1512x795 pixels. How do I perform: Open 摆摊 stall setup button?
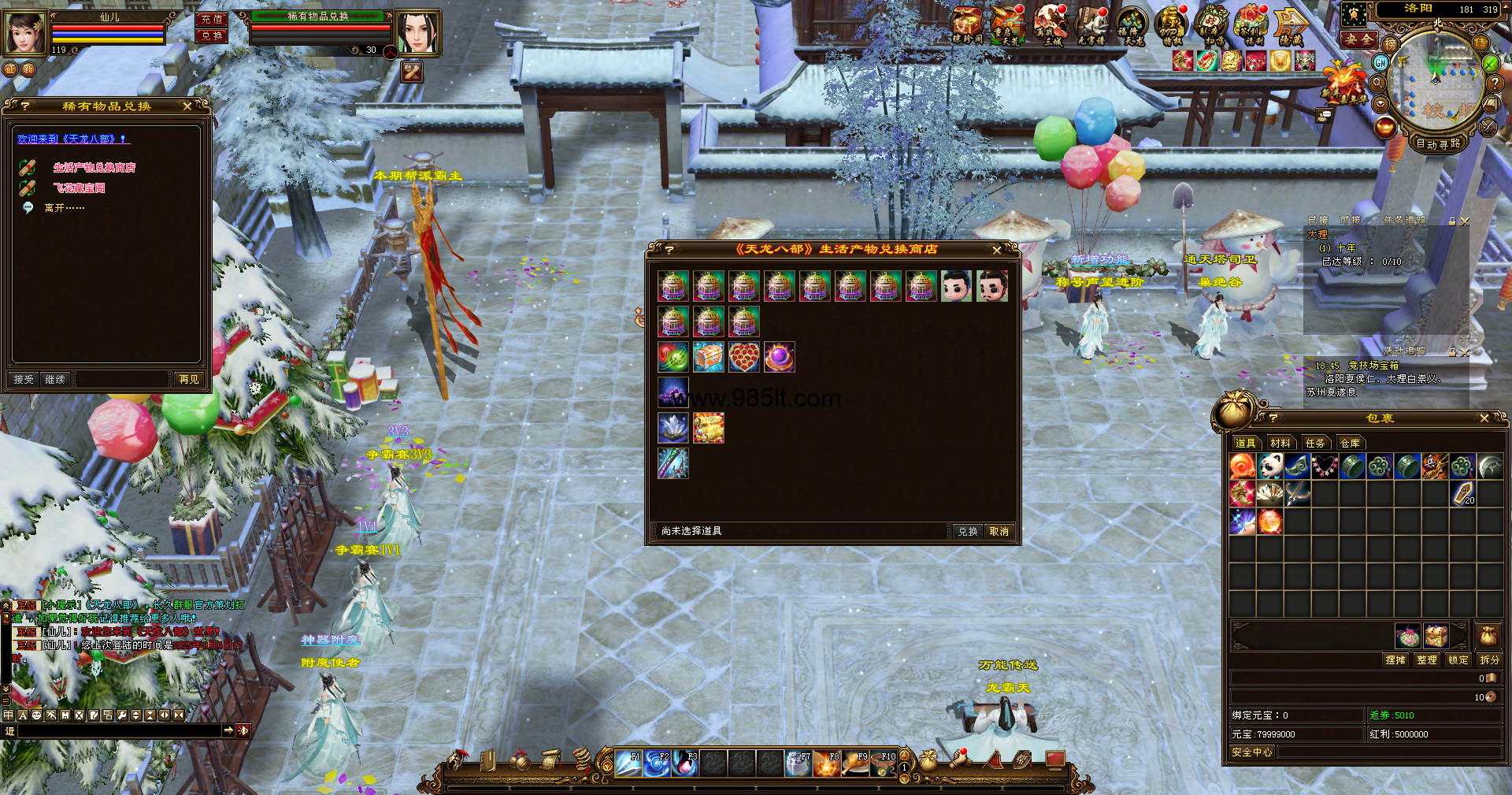pos(1395,660)
